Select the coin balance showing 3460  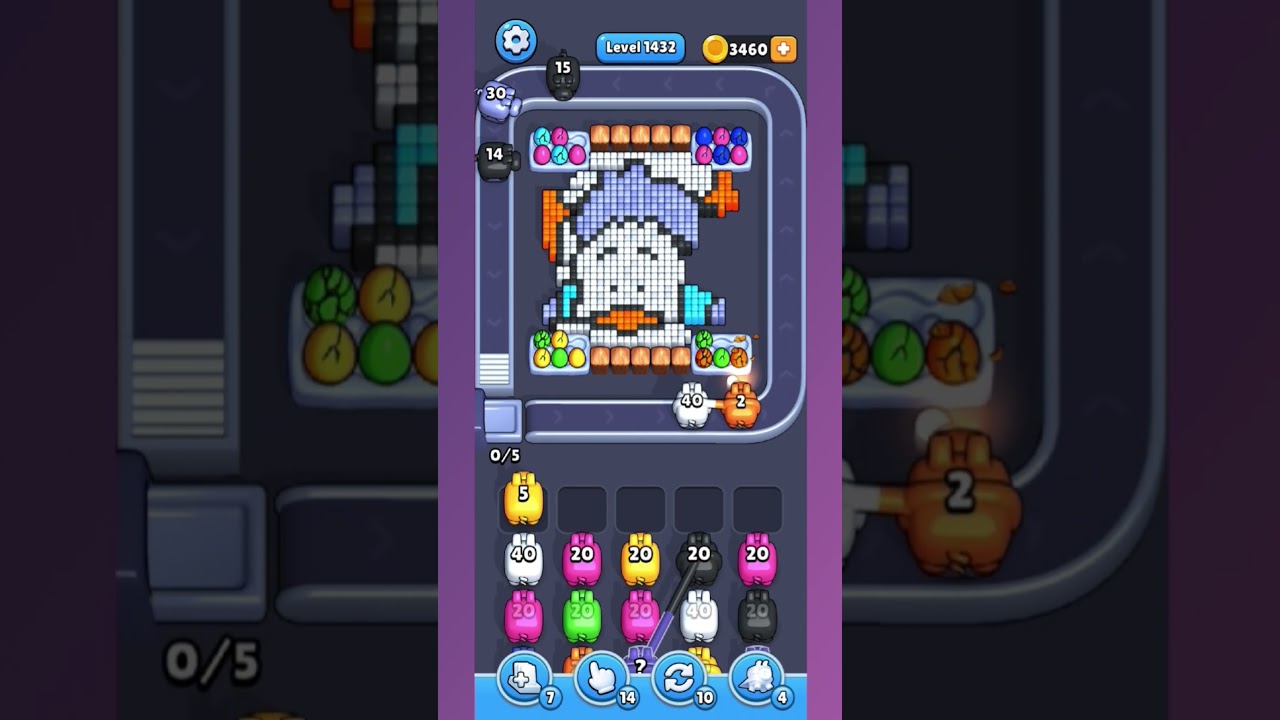click(748, 46)
